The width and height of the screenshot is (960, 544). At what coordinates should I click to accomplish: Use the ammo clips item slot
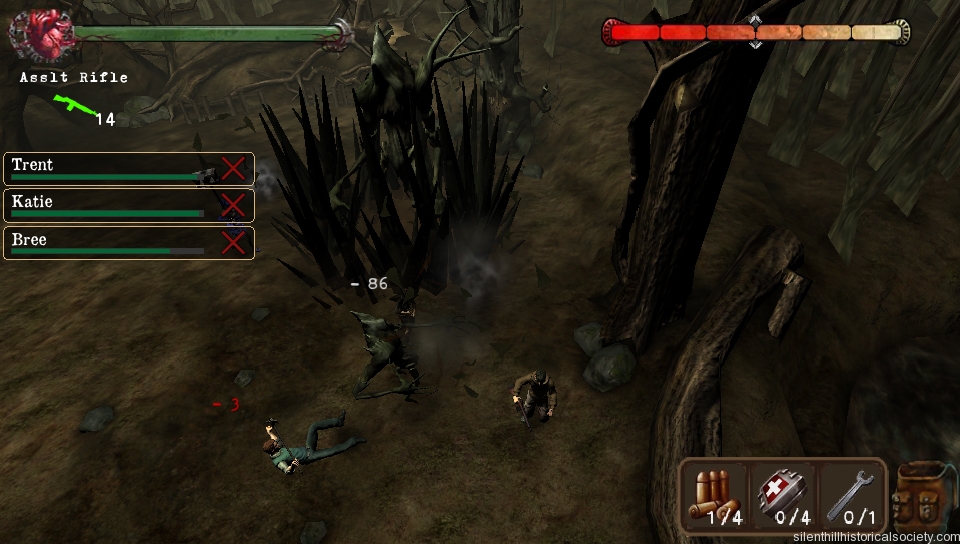point(714,495)
